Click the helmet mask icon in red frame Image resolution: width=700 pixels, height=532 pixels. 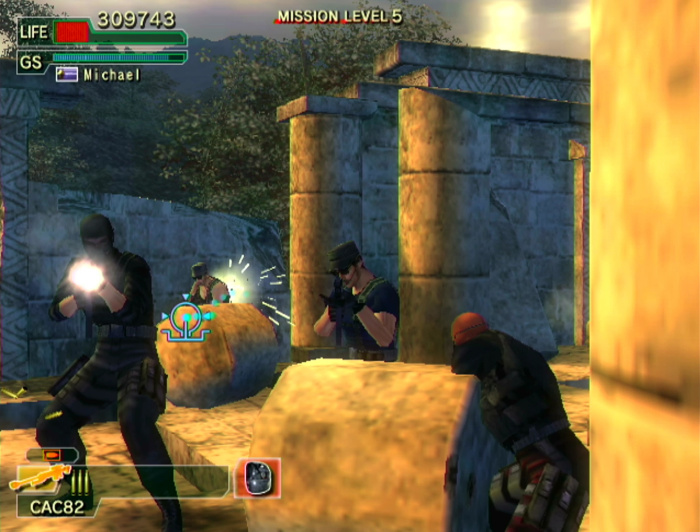coord(258,478)
